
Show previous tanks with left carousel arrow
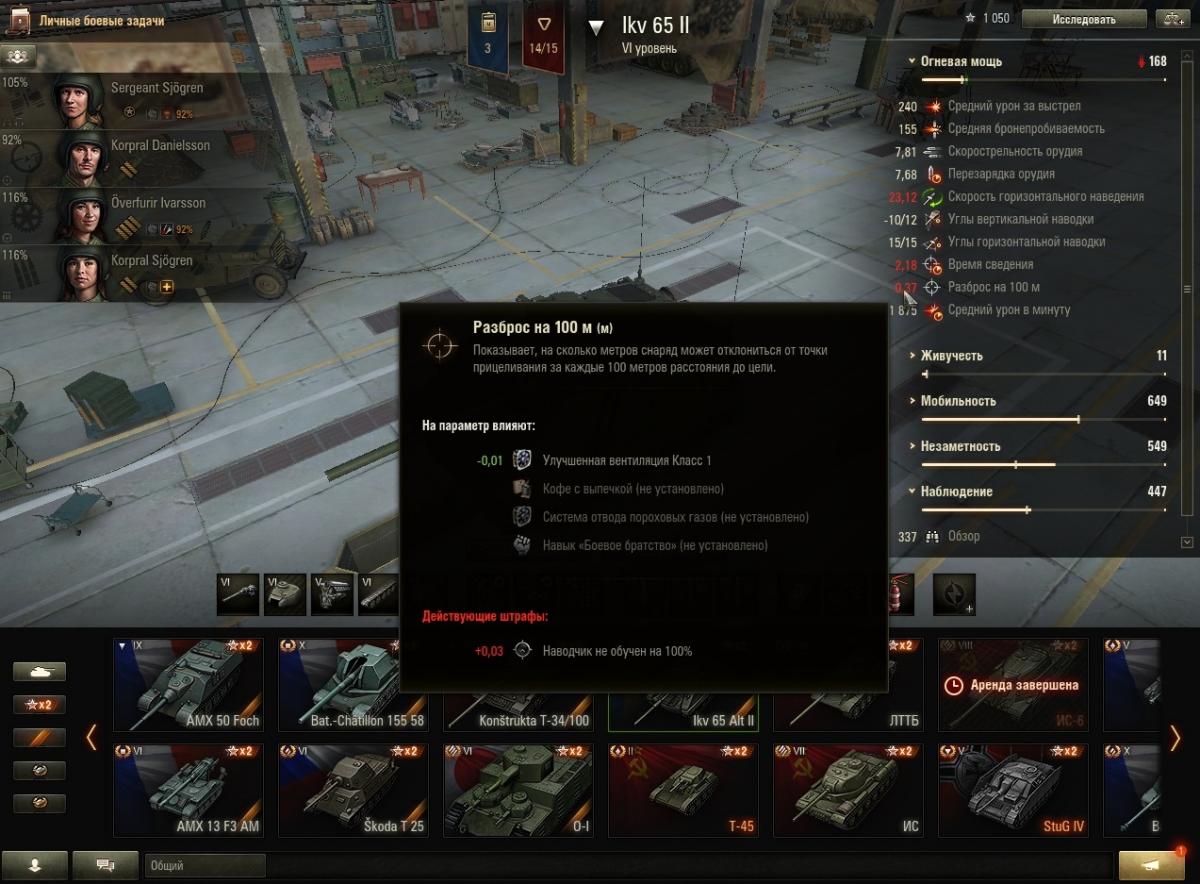tap(91, 738)
